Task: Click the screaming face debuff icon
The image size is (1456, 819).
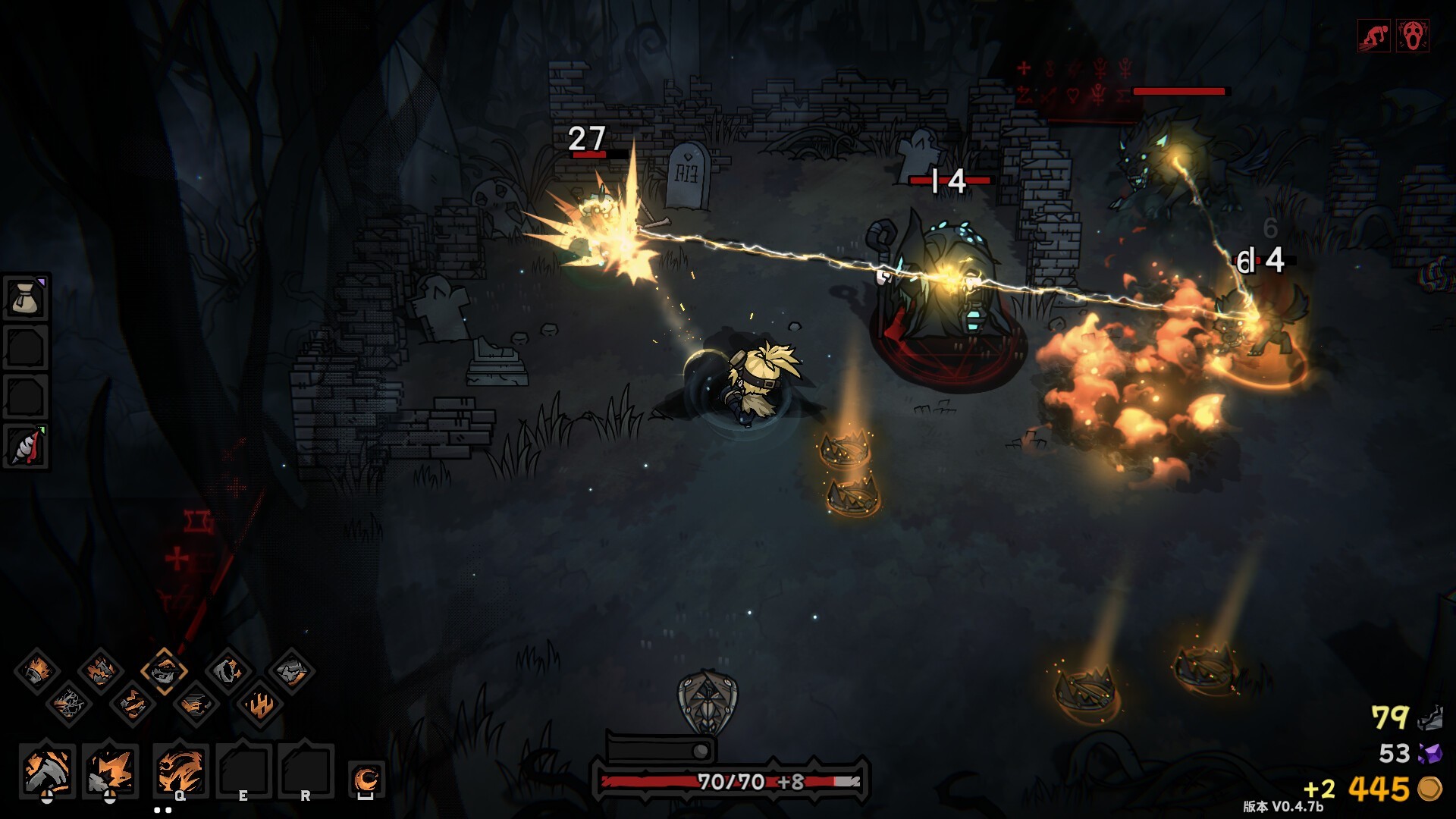Action: (x=1412, y=36)
